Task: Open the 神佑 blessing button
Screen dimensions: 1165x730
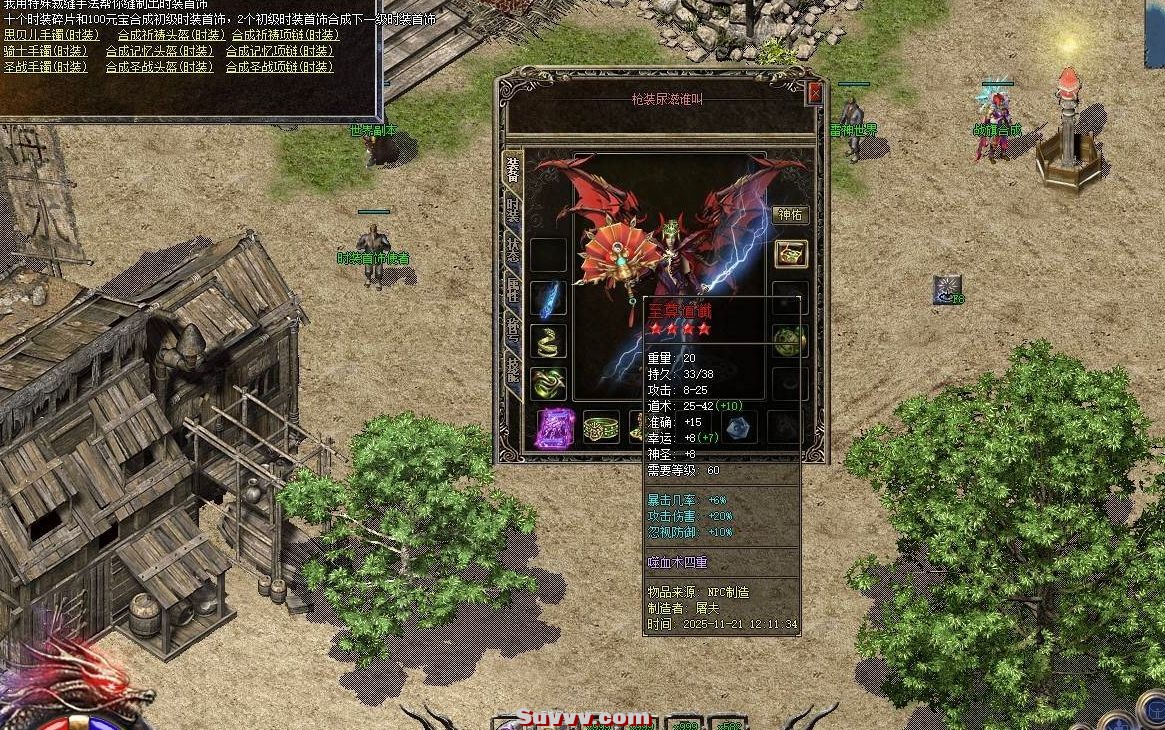Action: (790, 214)
